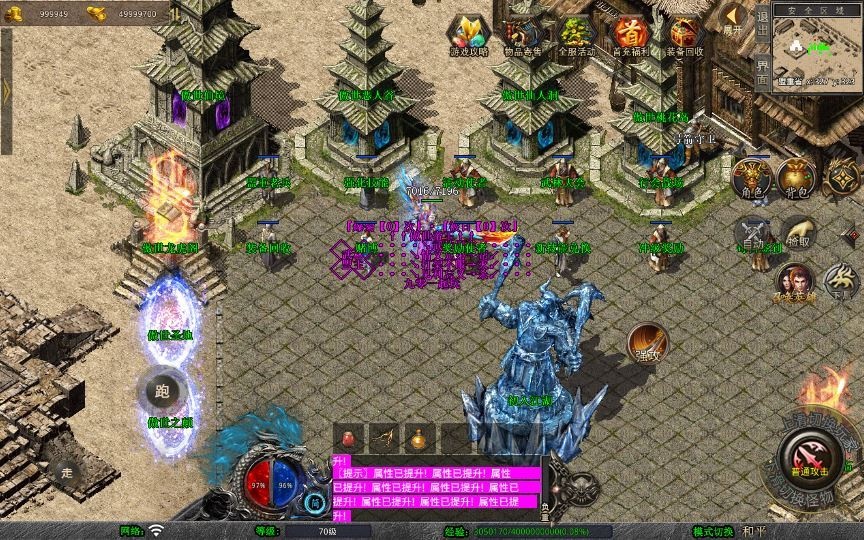Claim the 首充福利 first-recharge bonus

[630, 34]
